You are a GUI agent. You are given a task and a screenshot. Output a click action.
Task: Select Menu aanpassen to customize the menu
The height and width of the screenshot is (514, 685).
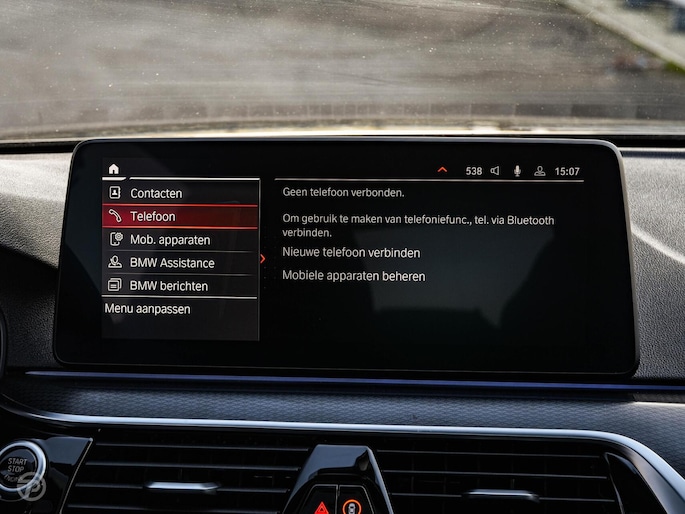click(147, 309)
